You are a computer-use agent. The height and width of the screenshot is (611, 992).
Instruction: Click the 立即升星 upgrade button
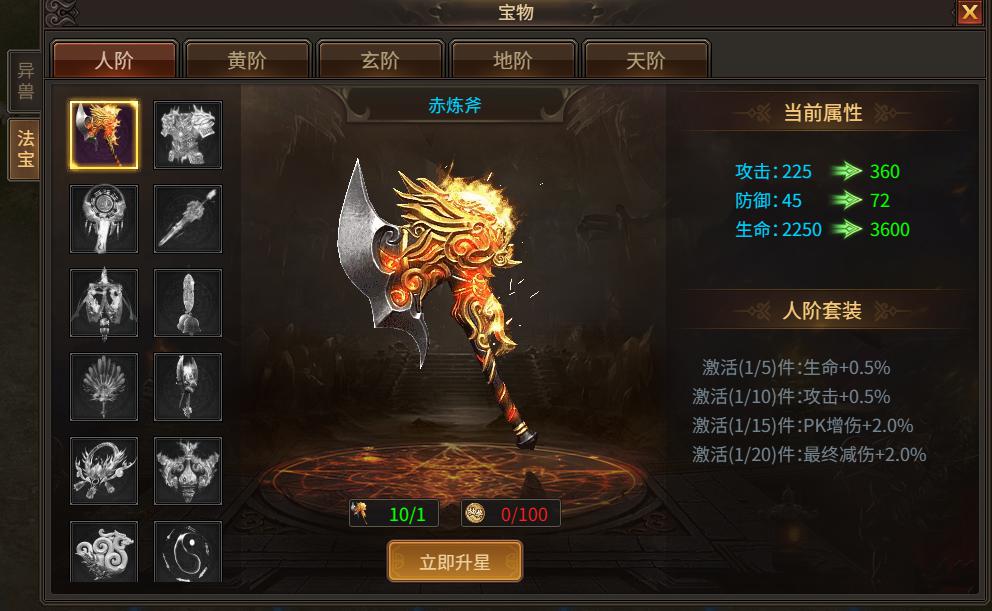(x=455, y=562)
